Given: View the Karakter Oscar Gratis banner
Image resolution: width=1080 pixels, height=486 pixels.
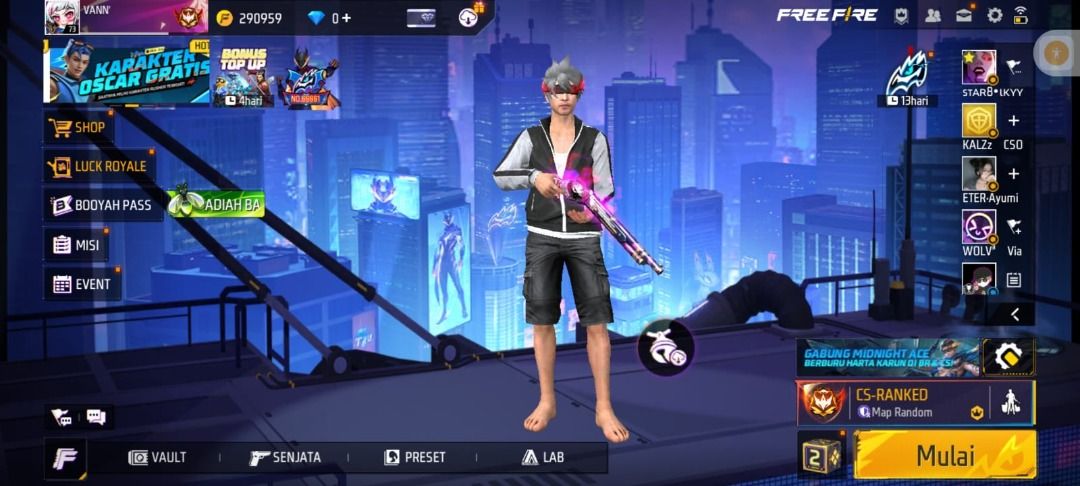Looking at the screenshot, I should tap(127, 72).
